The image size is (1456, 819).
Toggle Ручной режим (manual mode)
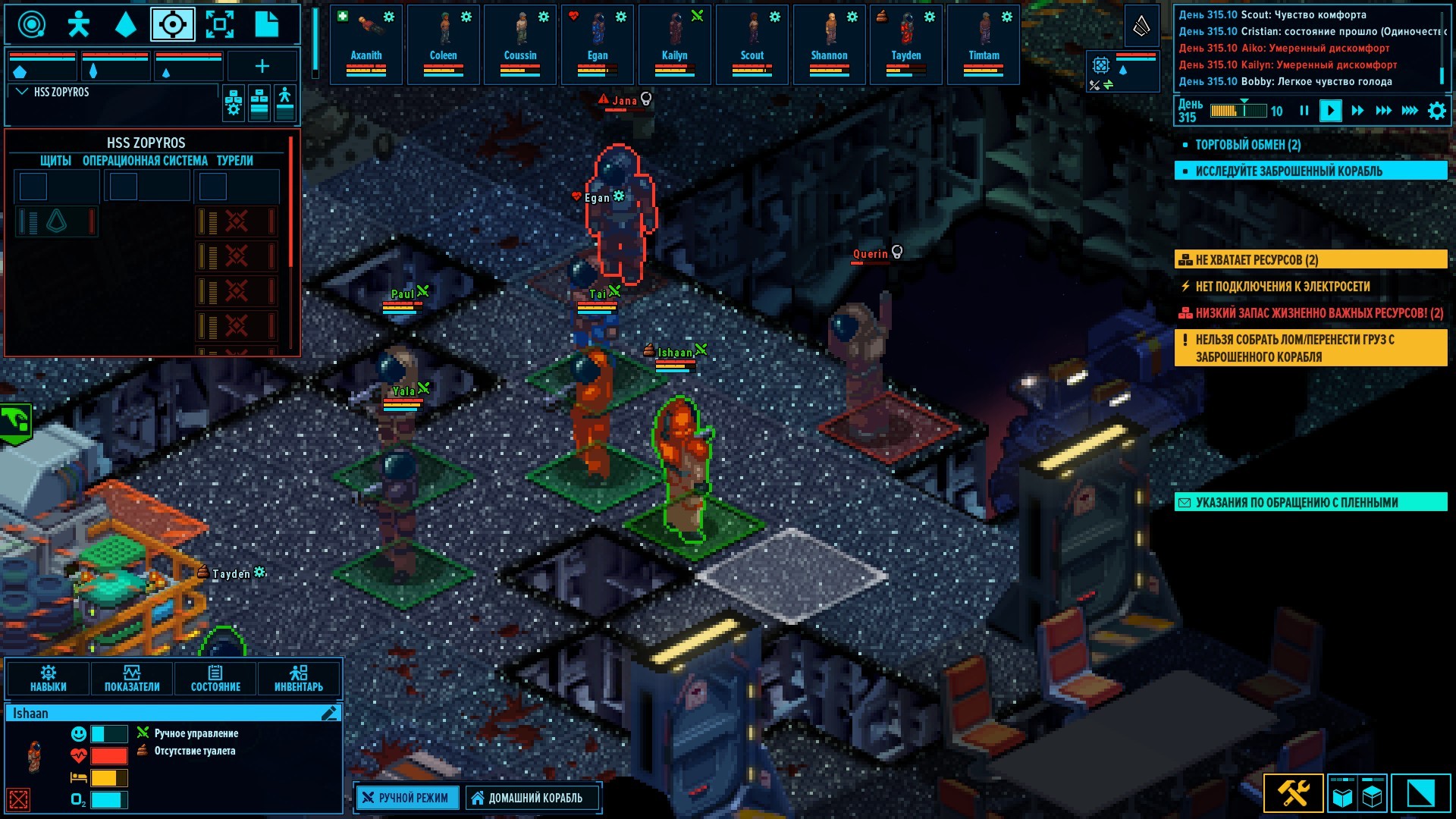[x=407, y=798]
